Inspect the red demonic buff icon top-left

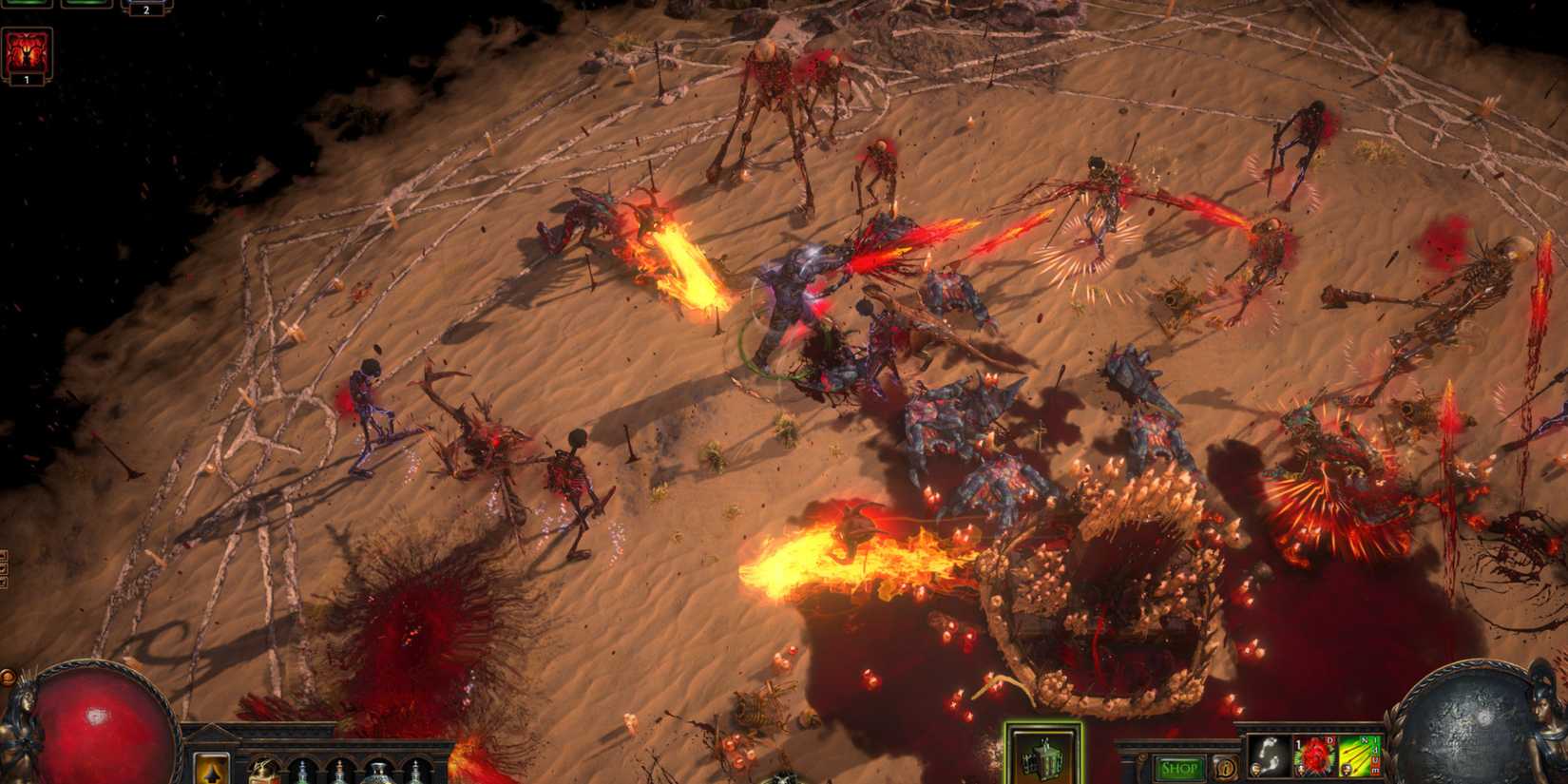25,49
